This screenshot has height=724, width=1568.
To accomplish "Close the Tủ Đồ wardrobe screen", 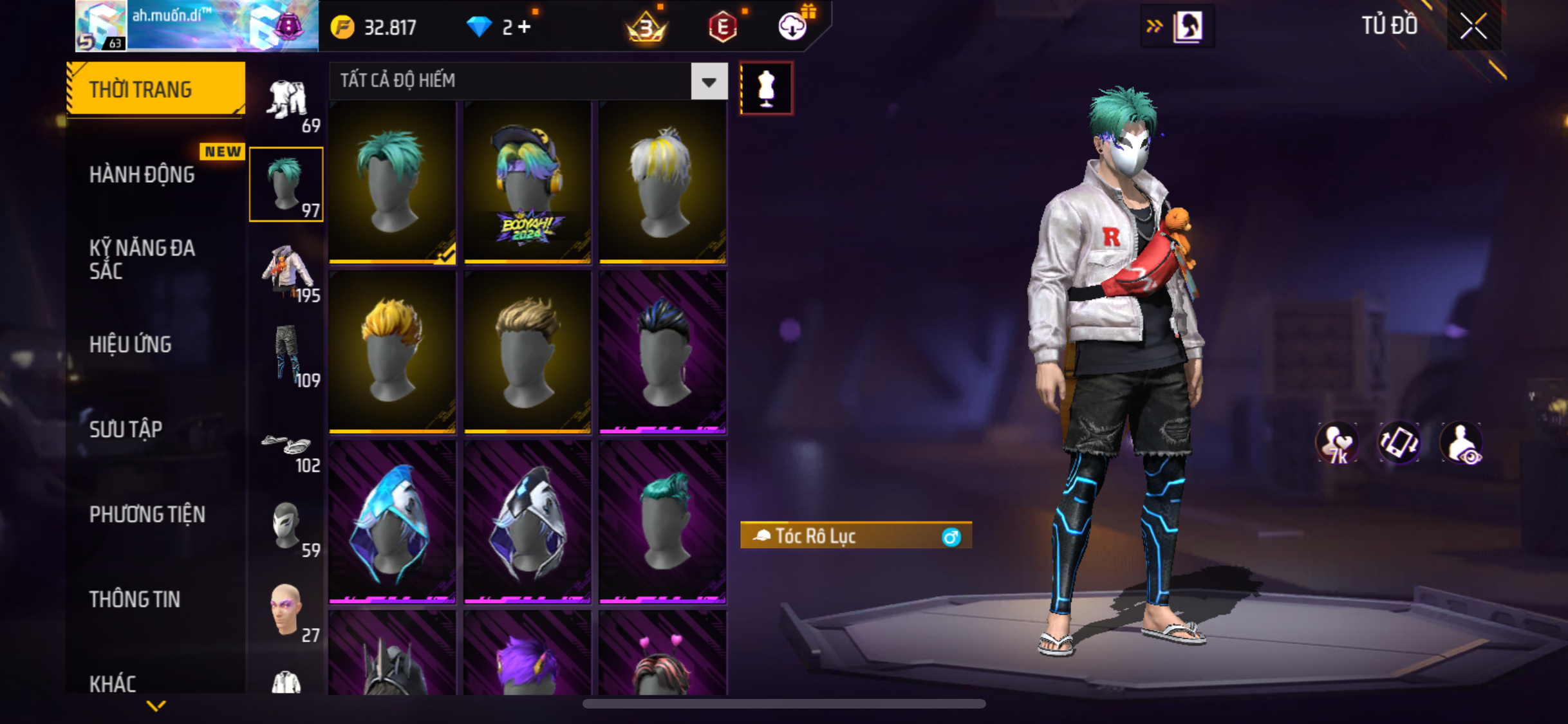I will tap(1473, 26).
